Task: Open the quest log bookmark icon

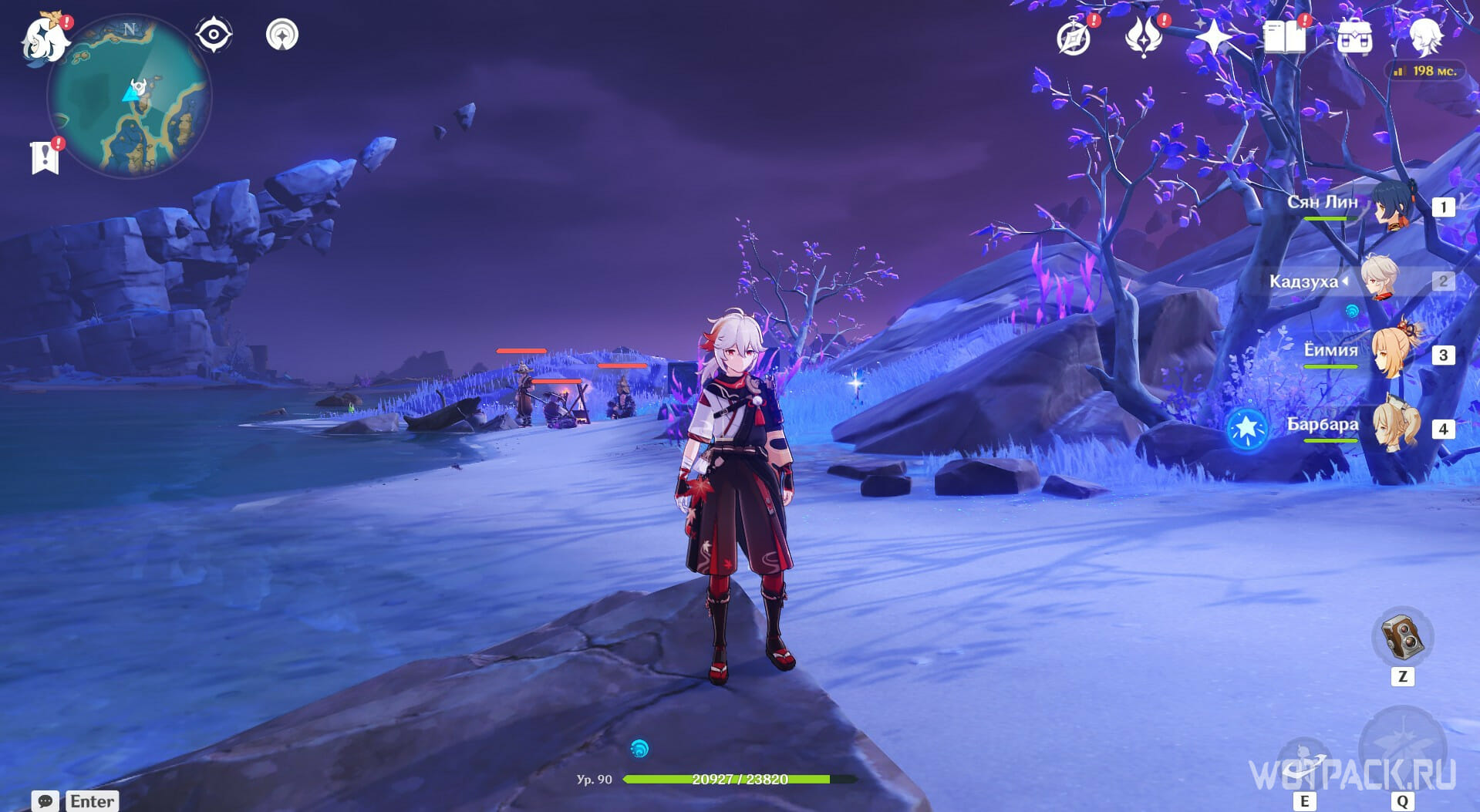Action: point(46,157)
